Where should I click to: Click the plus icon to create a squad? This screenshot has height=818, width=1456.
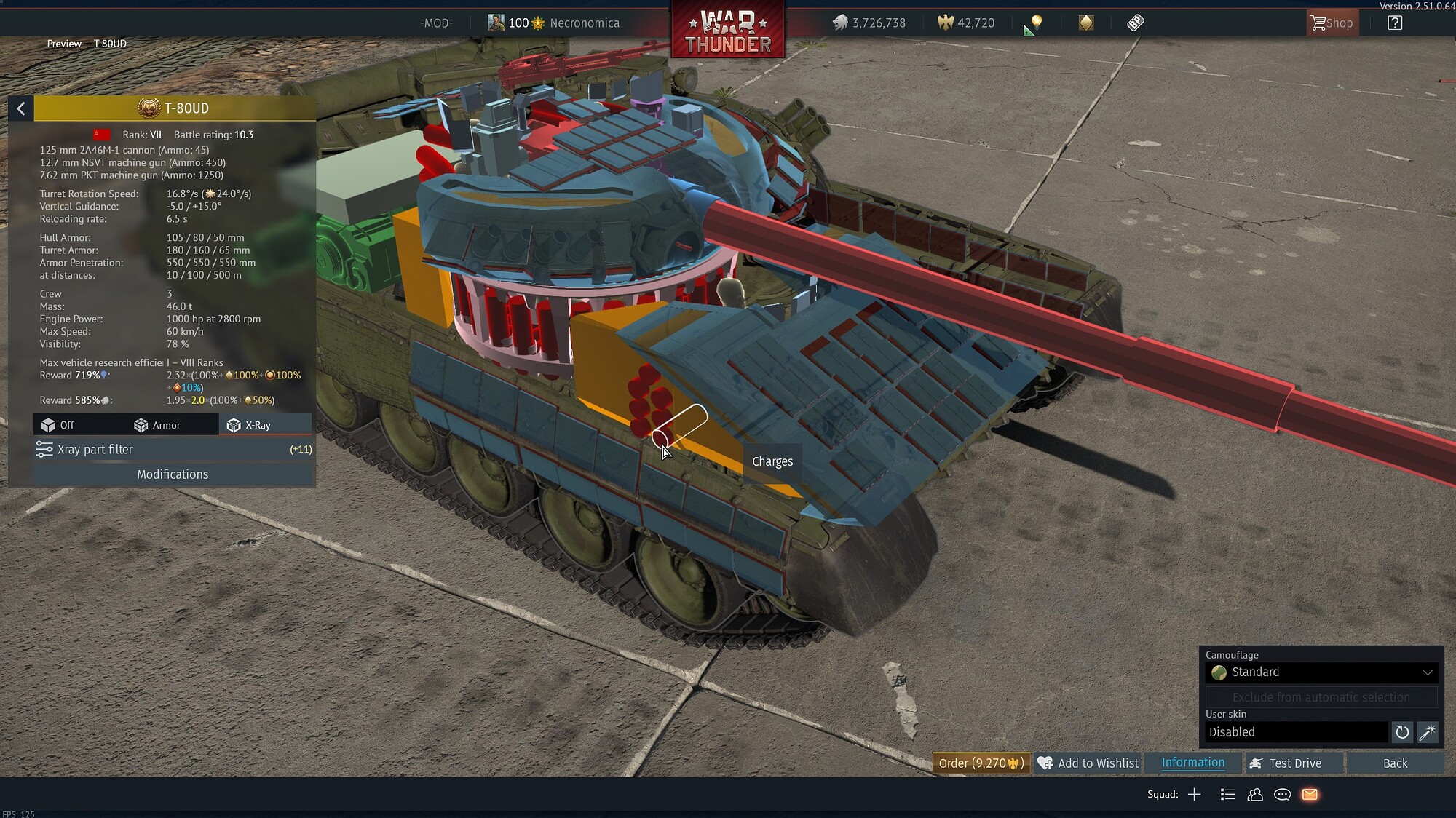tap(1196, 794)
